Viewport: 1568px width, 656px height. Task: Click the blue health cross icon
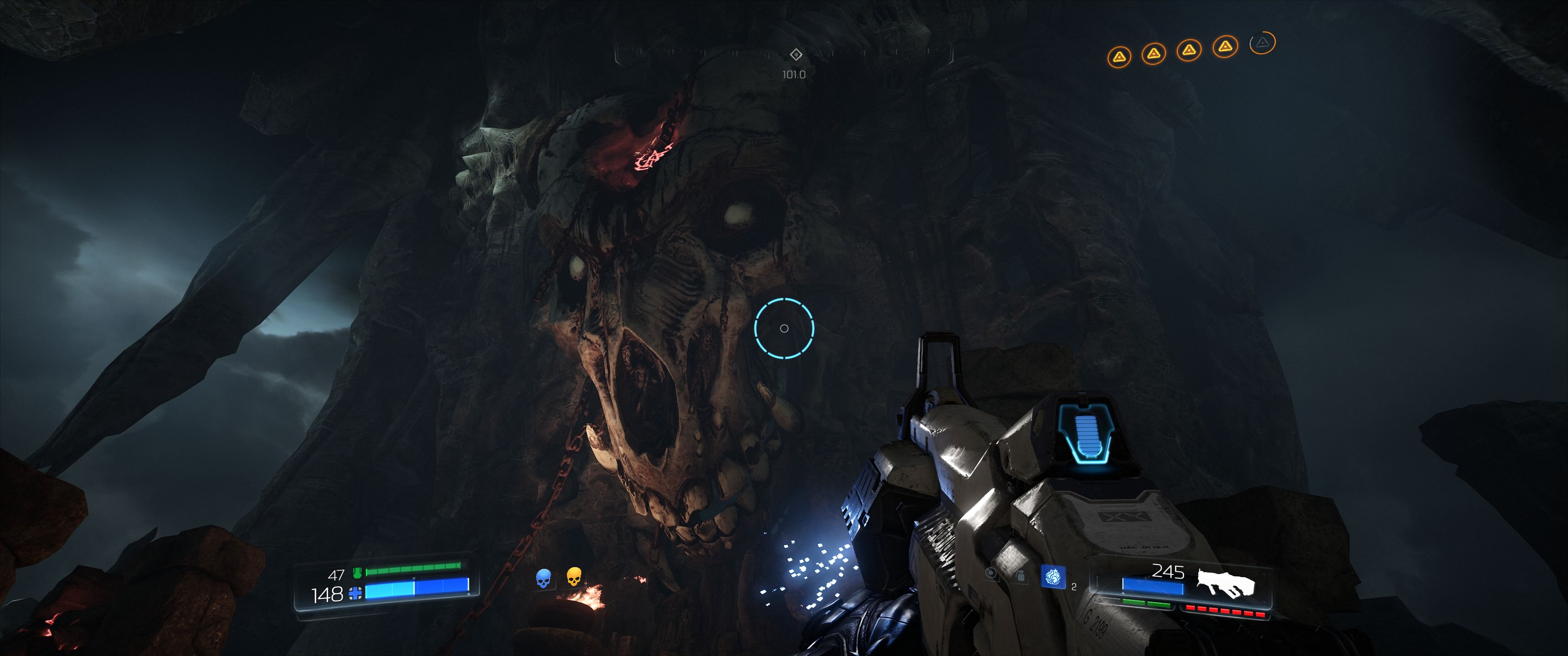[x=355, y=593]
